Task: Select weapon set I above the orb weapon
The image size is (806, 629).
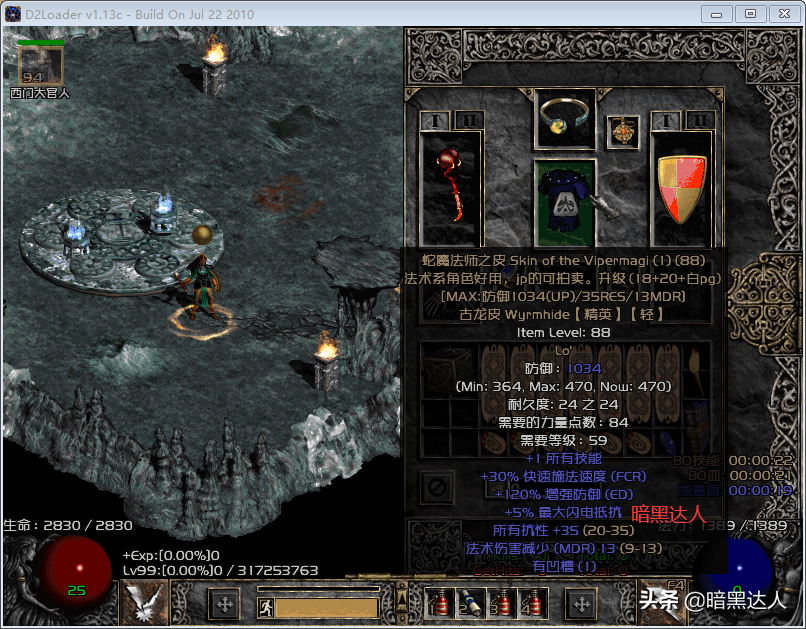Action: pos(435,121)
